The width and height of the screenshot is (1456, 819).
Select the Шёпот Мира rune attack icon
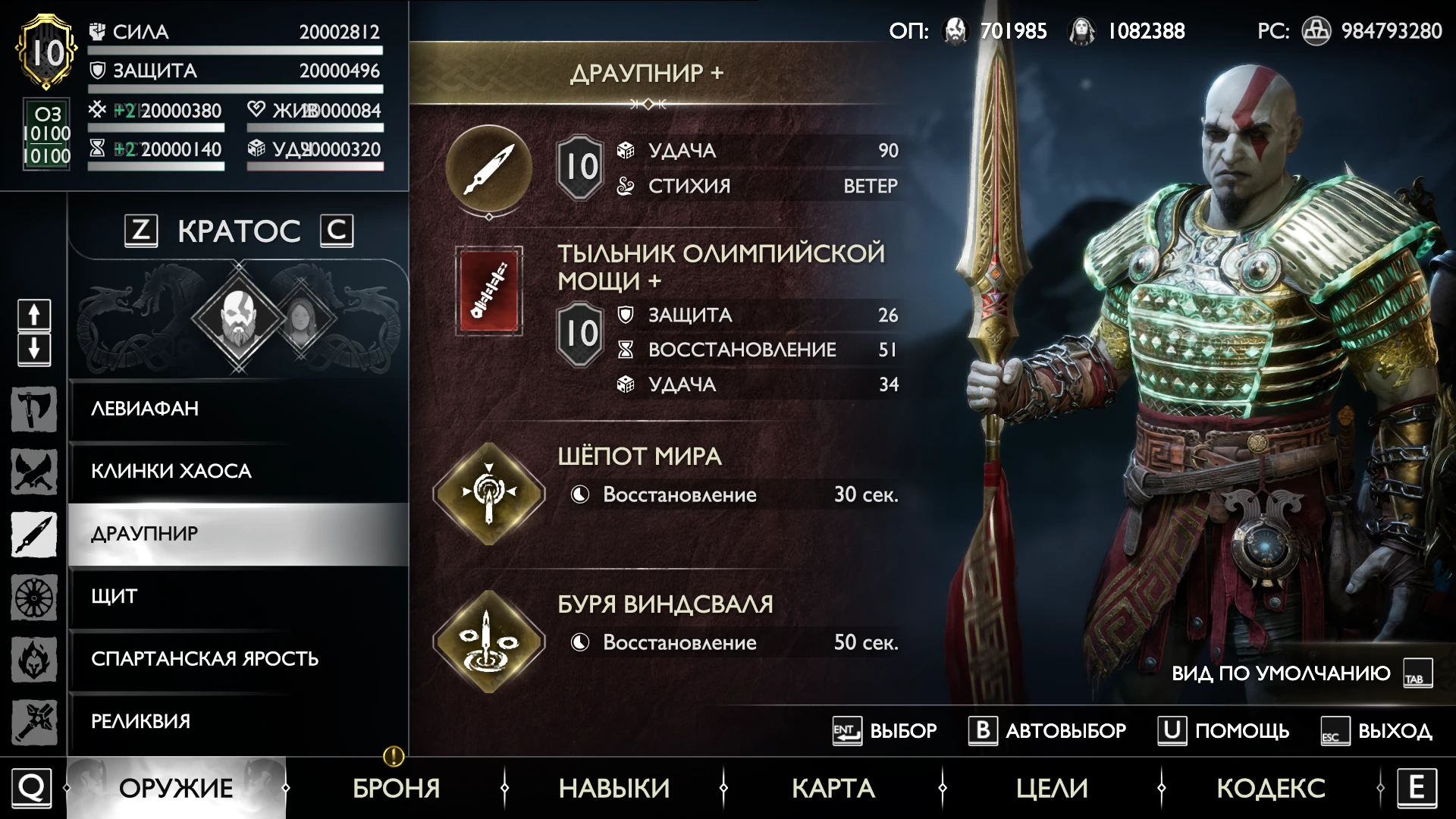(x=490, y=493)
